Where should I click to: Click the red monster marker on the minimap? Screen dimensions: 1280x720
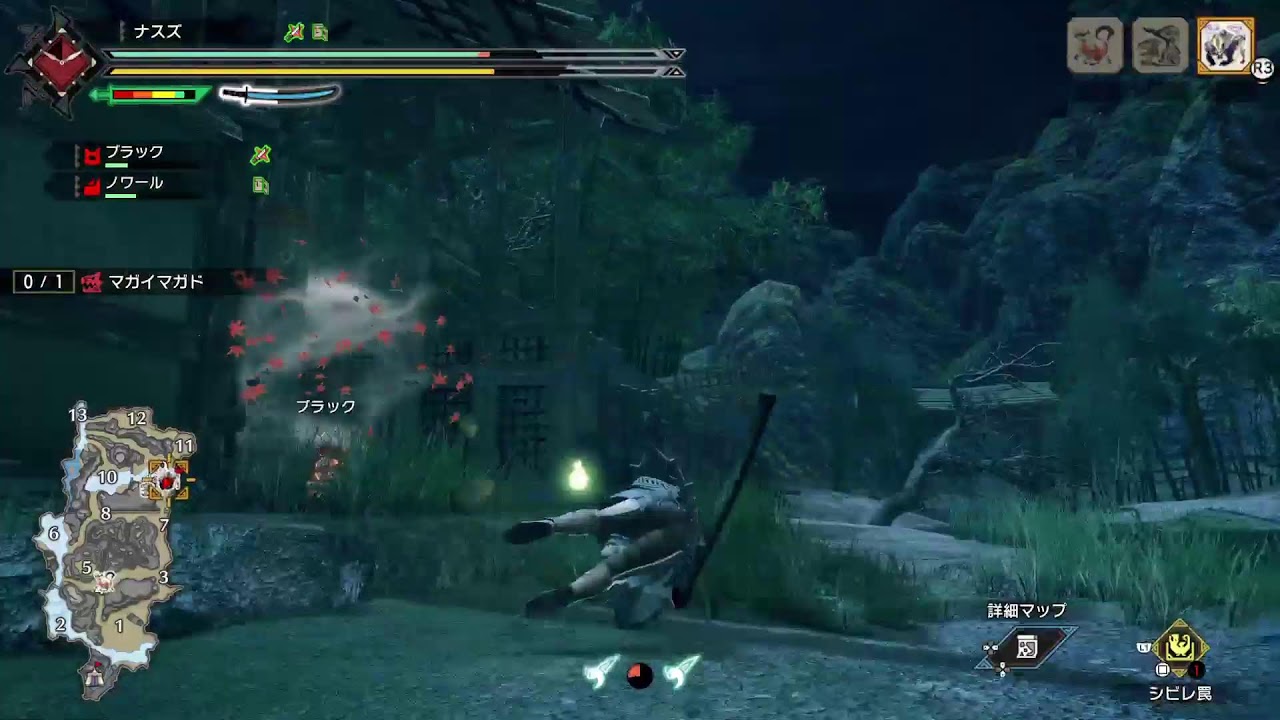(x=167, y=481)
